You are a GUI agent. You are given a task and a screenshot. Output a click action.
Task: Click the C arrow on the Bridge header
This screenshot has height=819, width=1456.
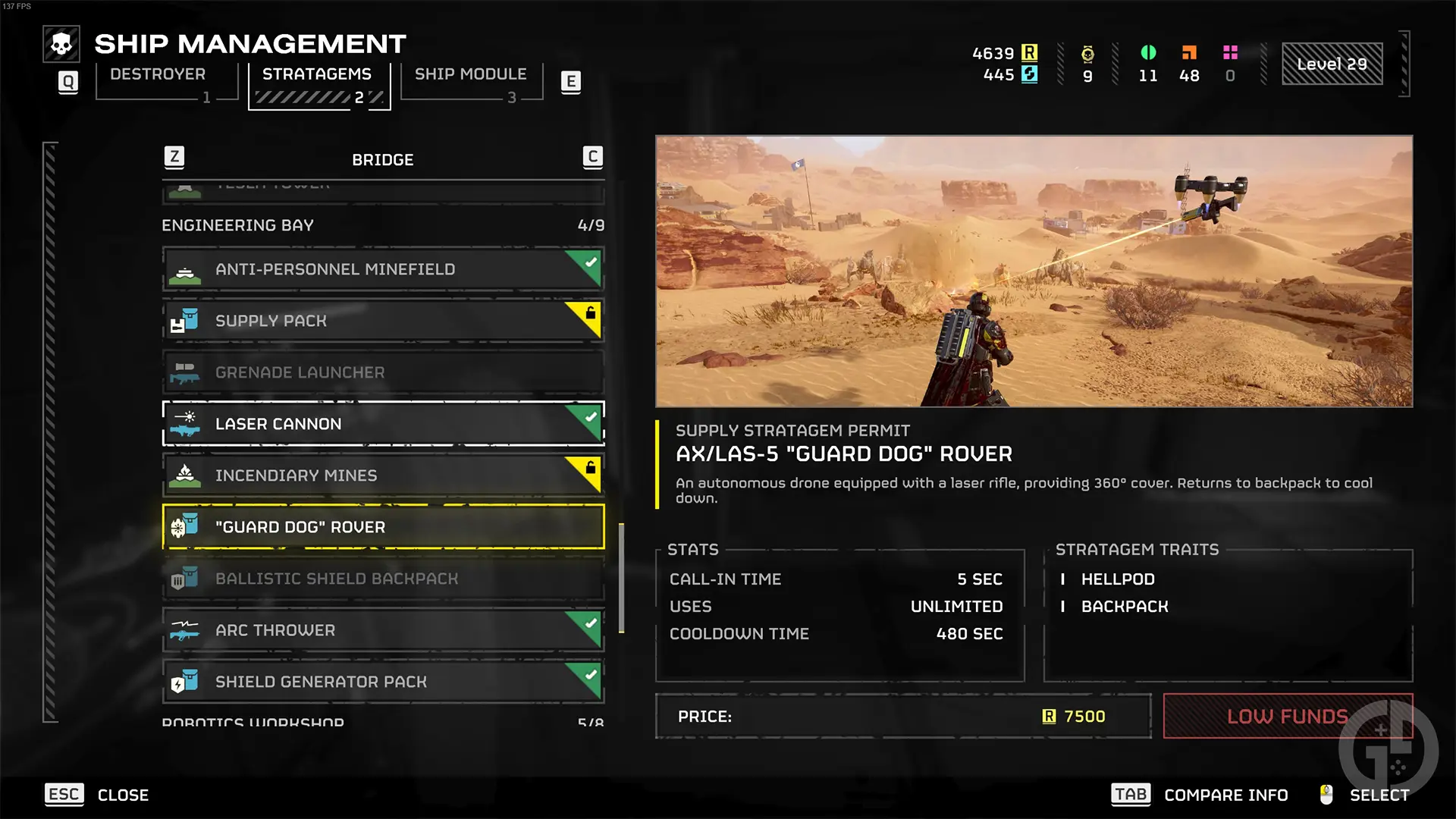click(x=592, y=158)
